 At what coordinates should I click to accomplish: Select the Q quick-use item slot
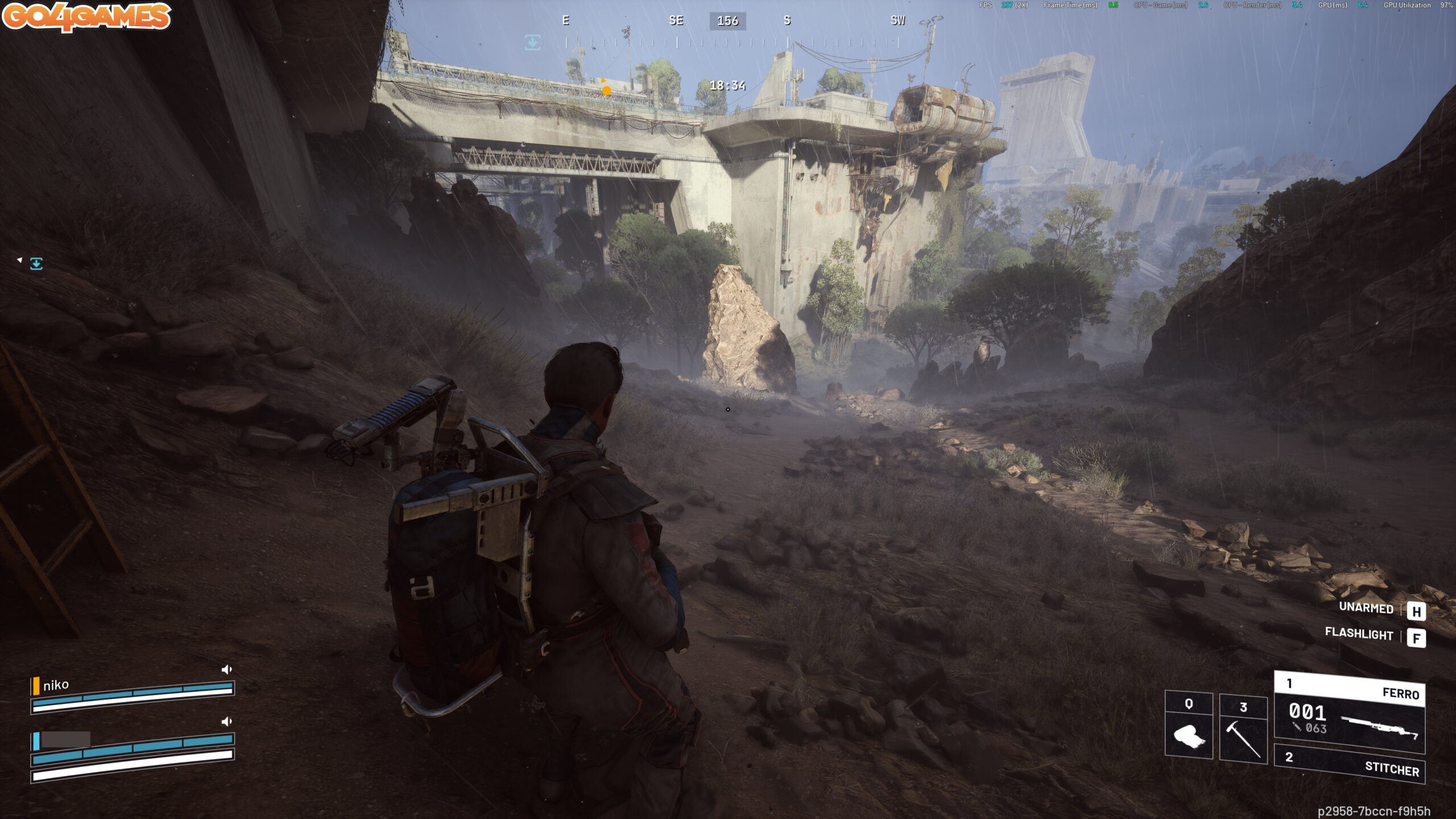point(1188,726)
